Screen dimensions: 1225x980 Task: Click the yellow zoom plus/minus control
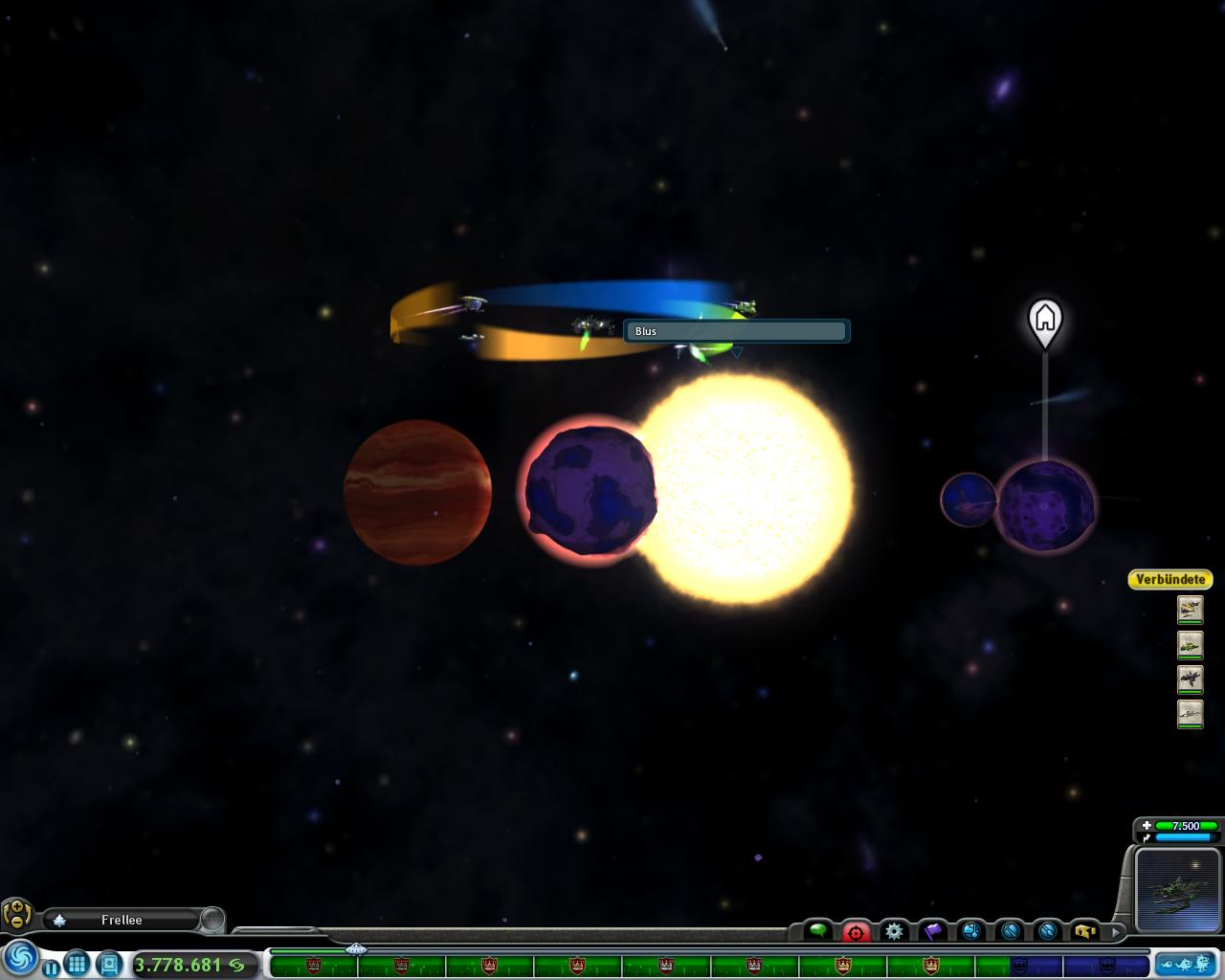[x=17, y=914]
